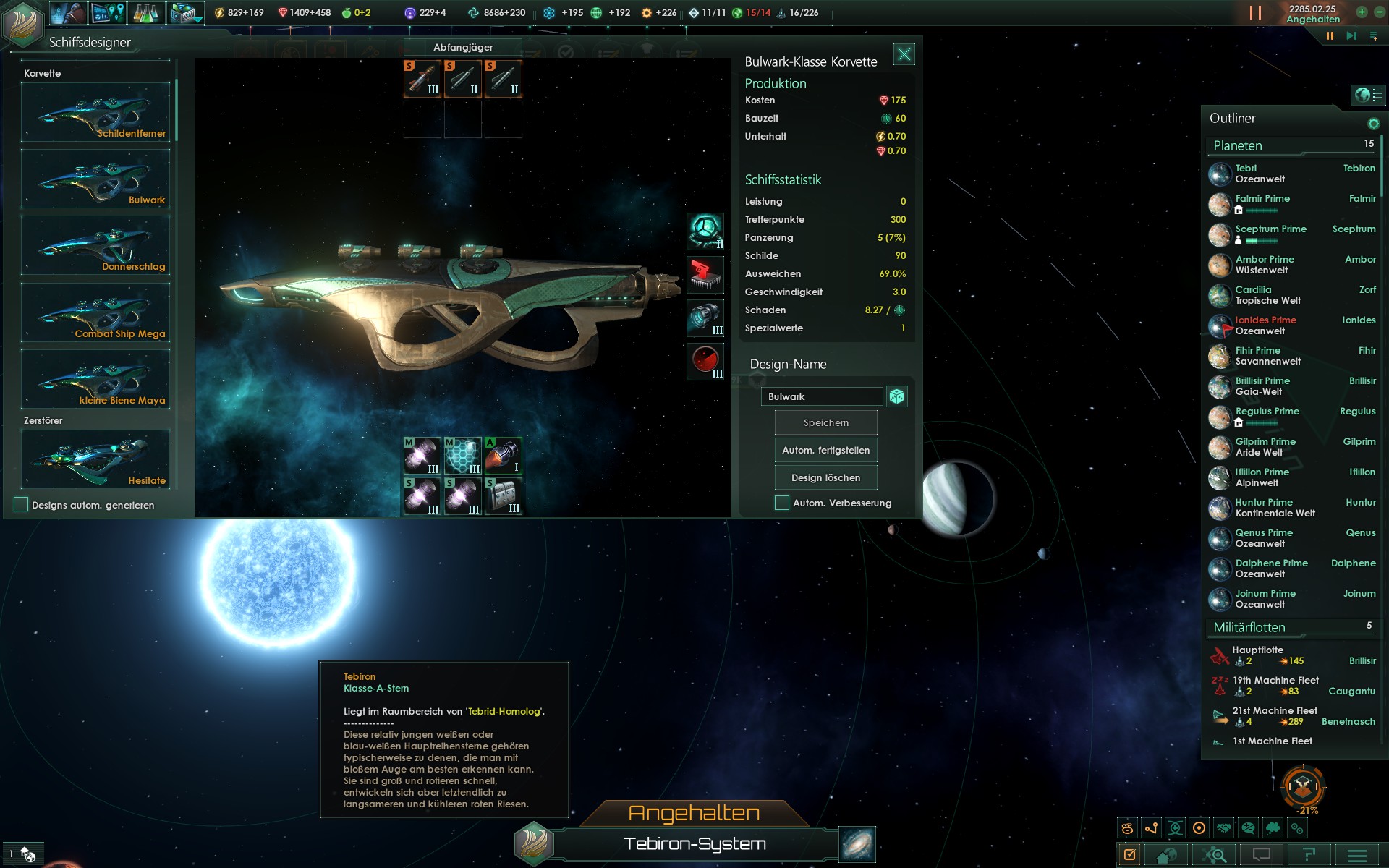Select the Abfangjäger section header
The width and height of the screenshot is (1389, 868).
tap(463, 47)
